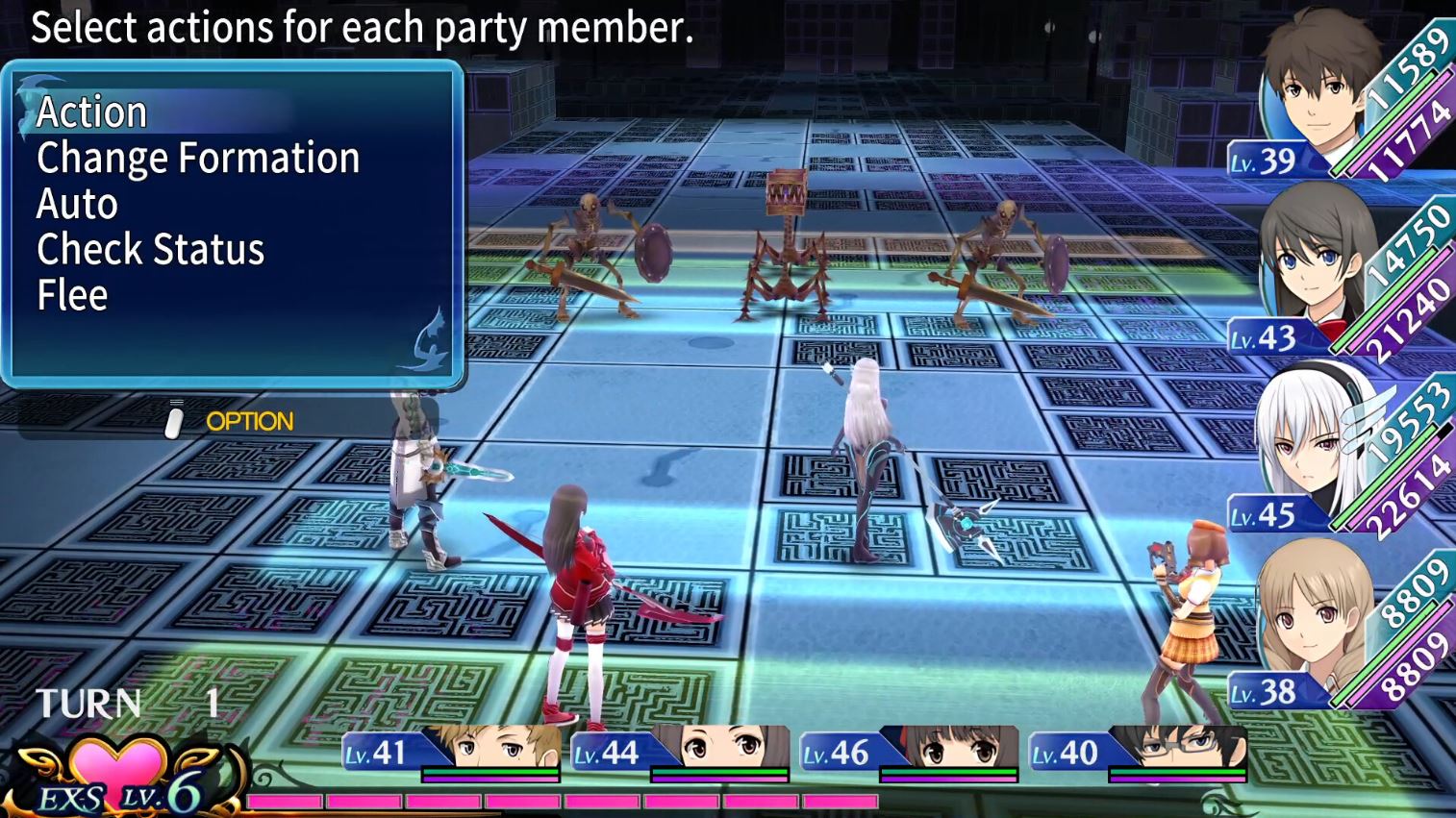Enable Auto battle mode
Image resolution: width=1456 pixels, height=818 pixels.
click(x=78, y=205)
